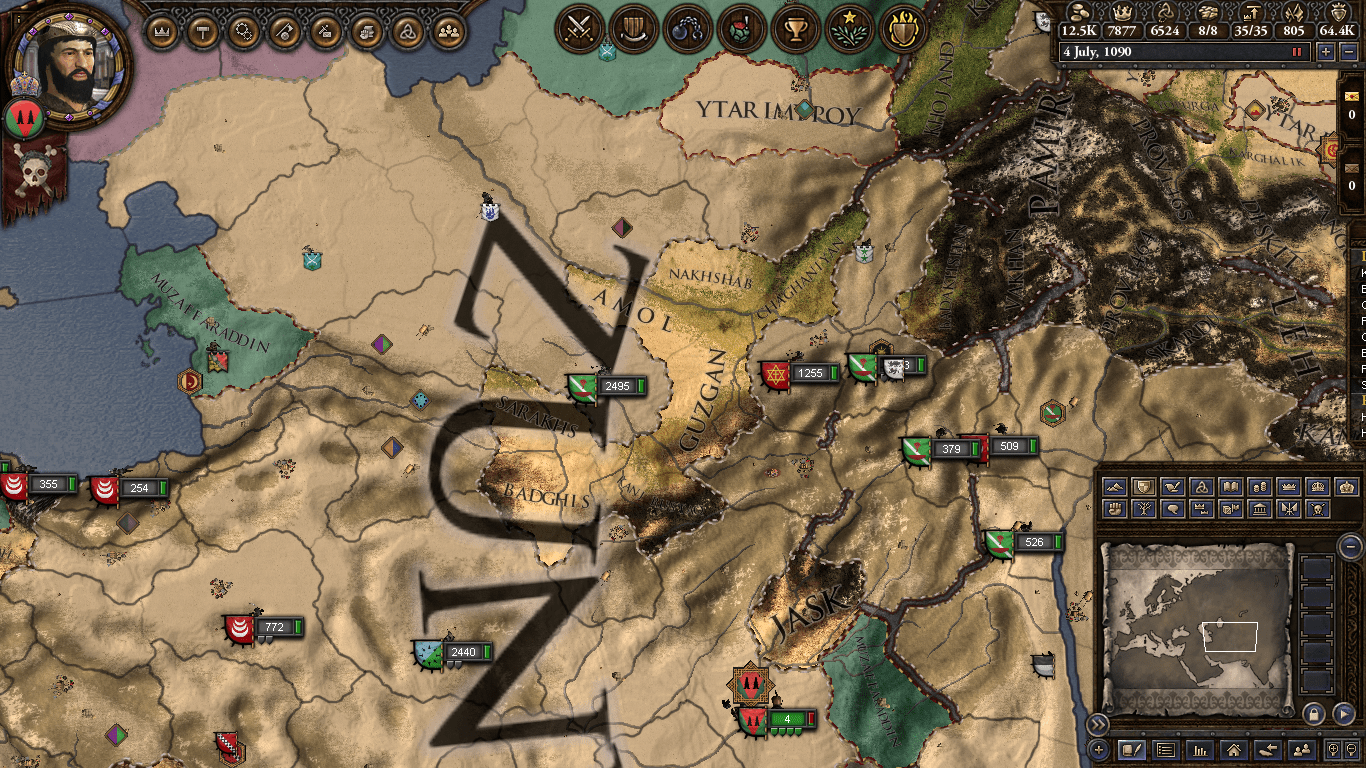The image size is (1366, 768).
Task: Select the Terrain map mode
Action: pyautogui.click(x=1115, y=487)
